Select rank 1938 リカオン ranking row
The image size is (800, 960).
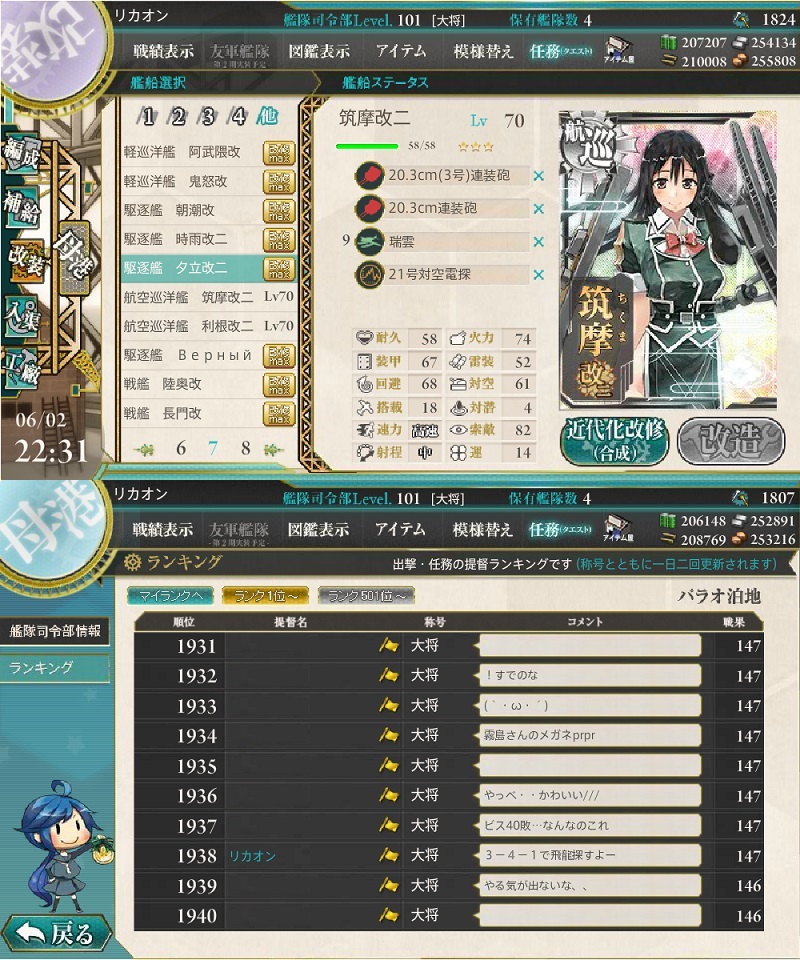448,856
